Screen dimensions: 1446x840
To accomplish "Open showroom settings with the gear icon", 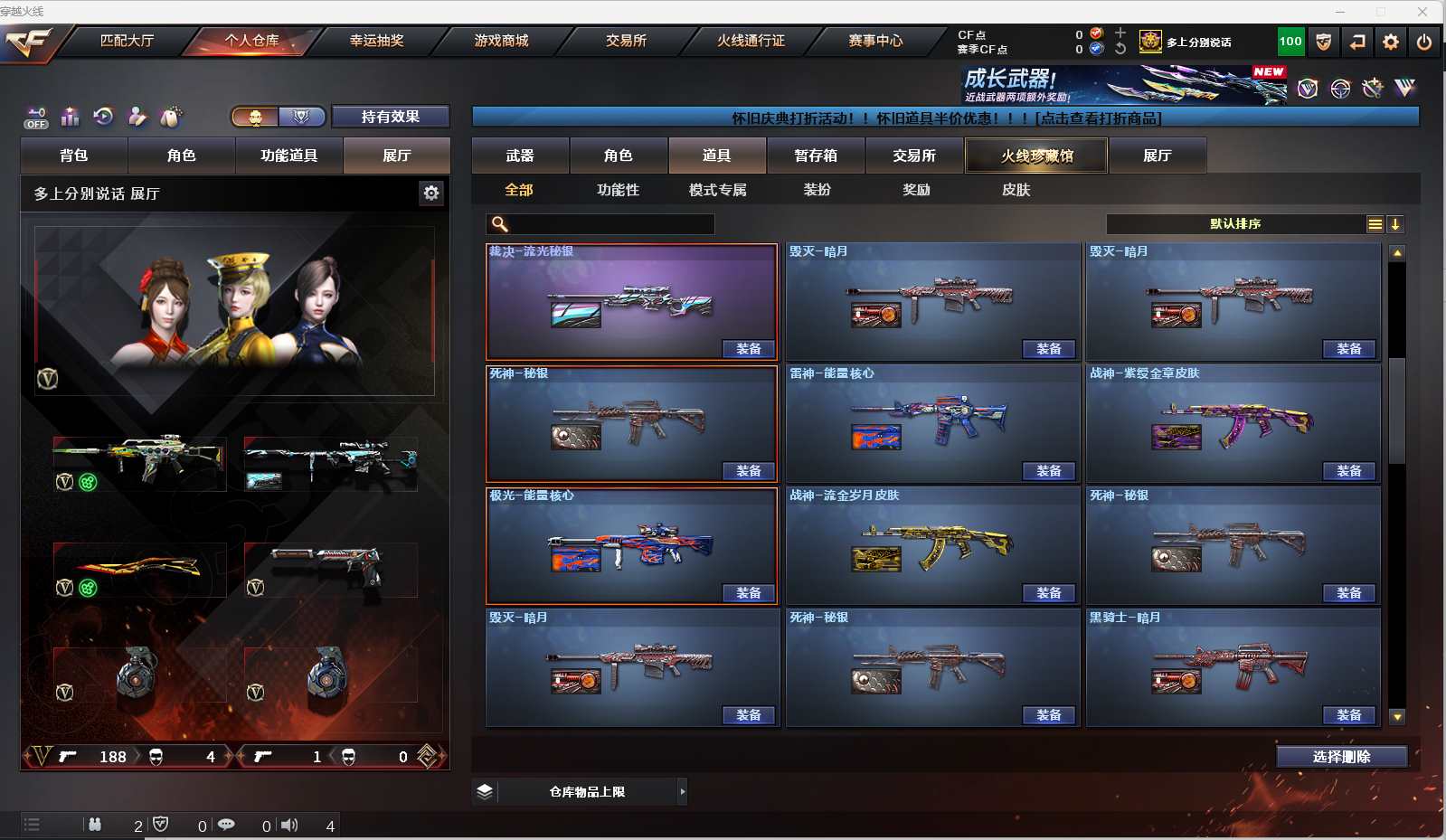I will point(431,193).
